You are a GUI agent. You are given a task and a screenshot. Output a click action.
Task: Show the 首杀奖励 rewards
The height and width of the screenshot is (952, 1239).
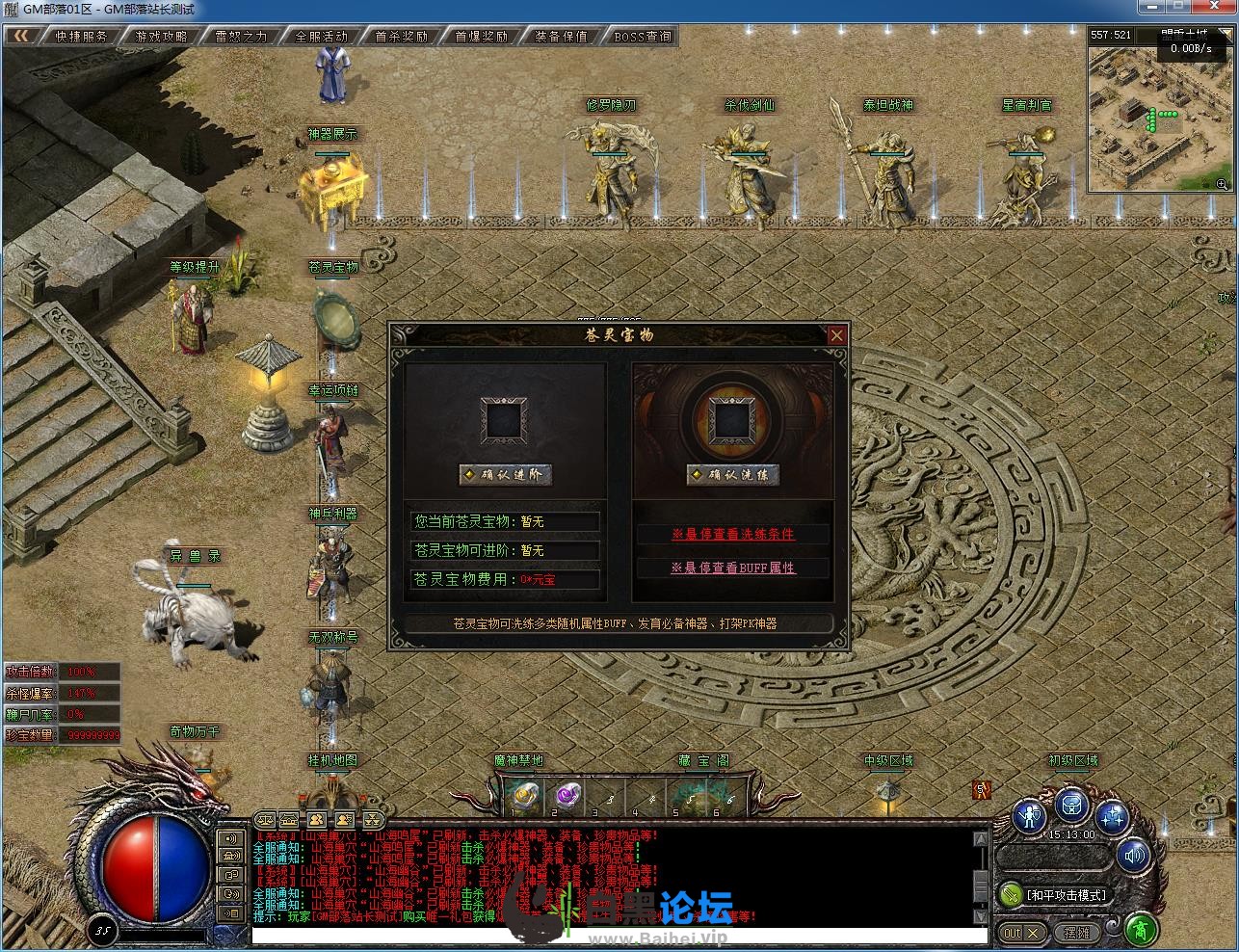402,37
